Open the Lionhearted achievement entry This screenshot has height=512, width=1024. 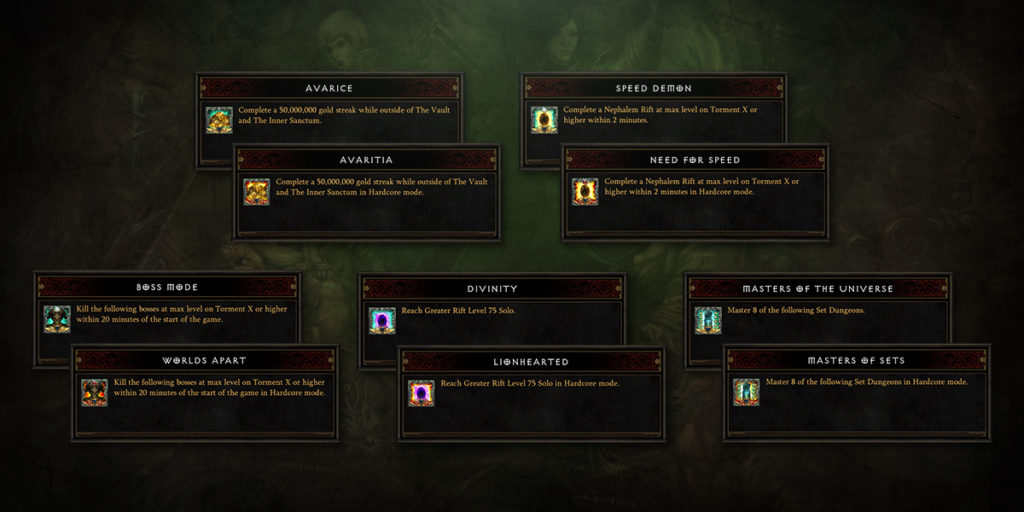click(x=531, y=361)
